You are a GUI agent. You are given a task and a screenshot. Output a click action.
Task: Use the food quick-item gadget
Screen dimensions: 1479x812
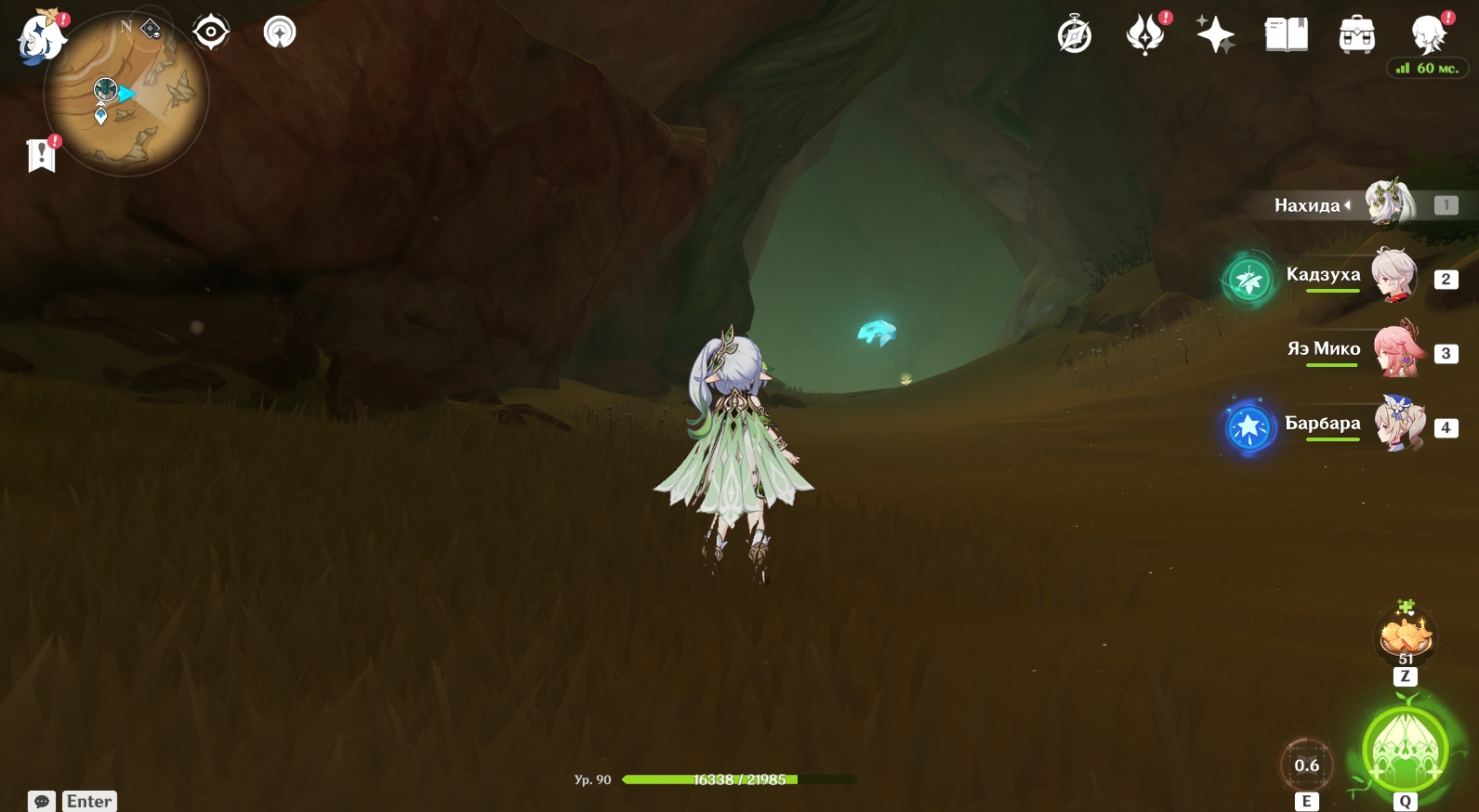click(x=1406, y=636)
